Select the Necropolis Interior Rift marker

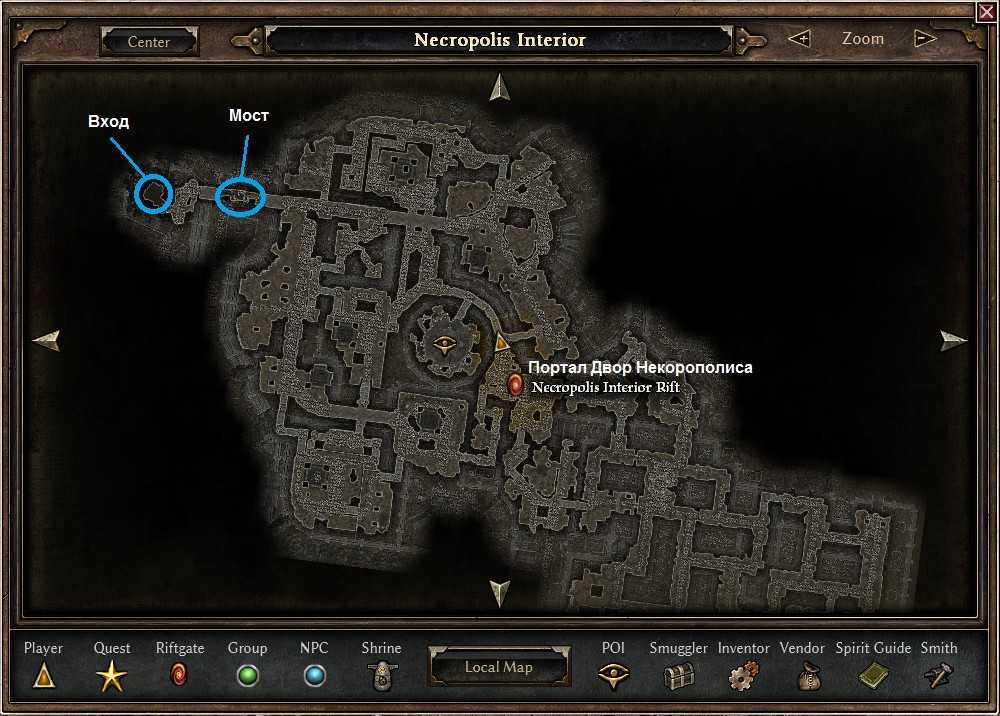point(516,385)
